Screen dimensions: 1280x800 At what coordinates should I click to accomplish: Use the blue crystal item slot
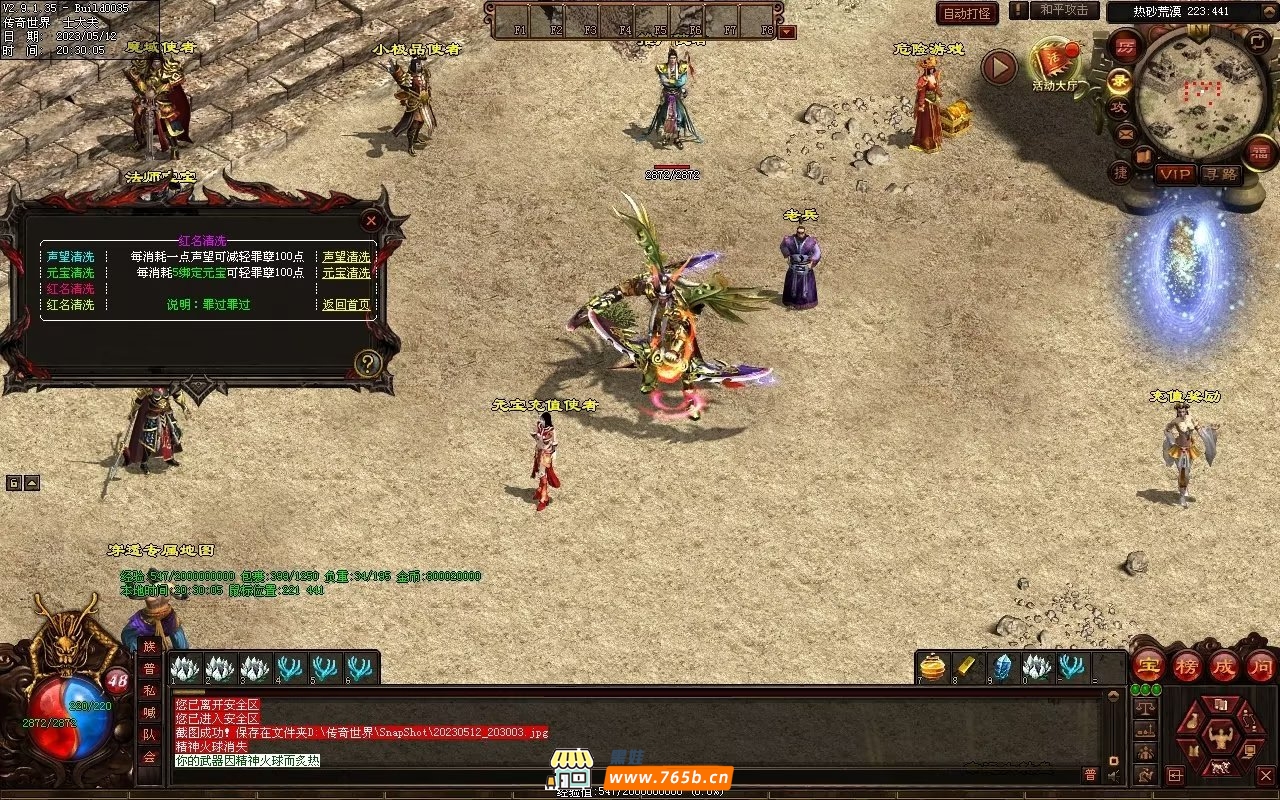tap(1001, 667)
